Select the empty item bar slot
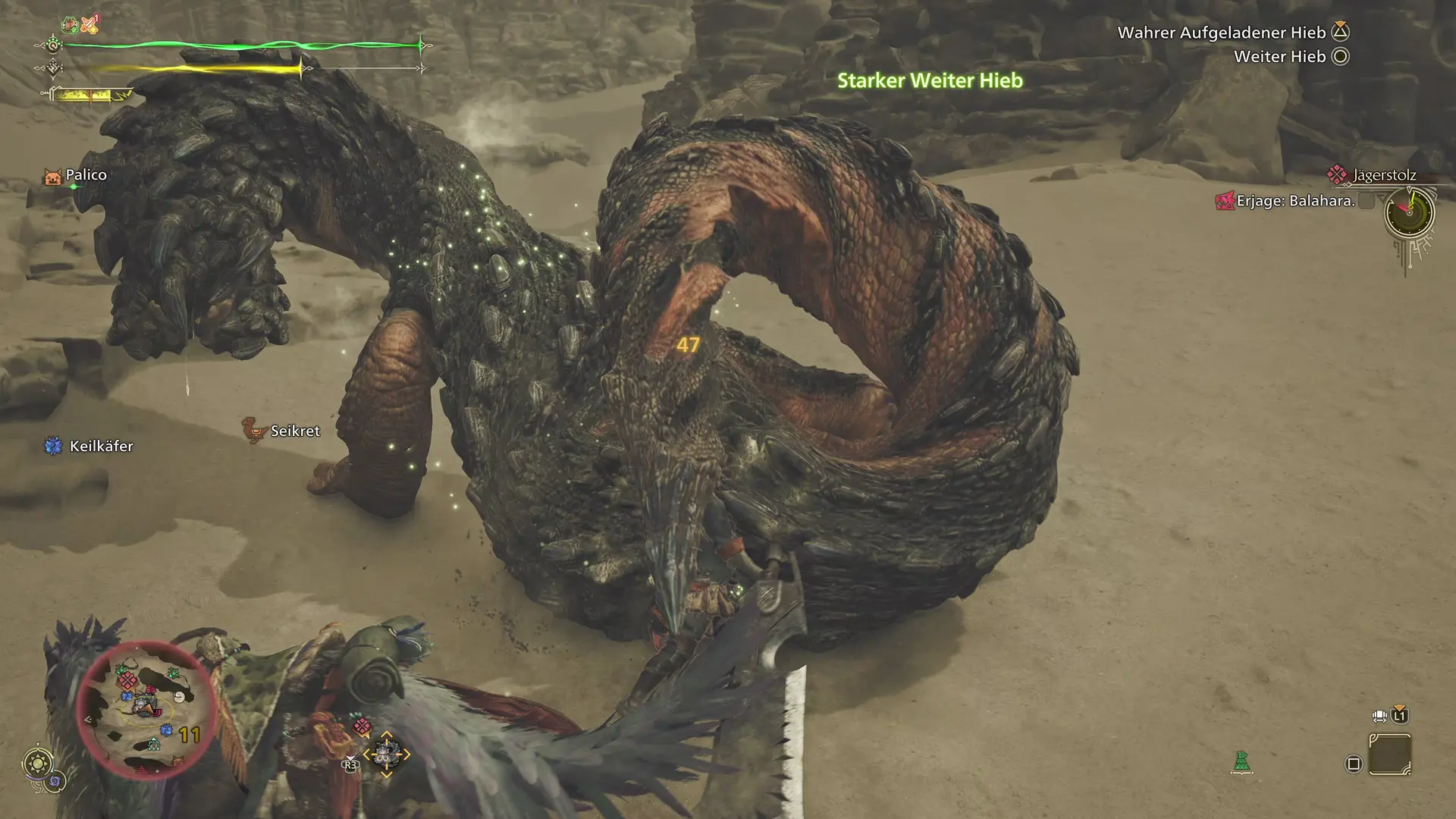The image size is (1456, 819). click(1389, 755)
